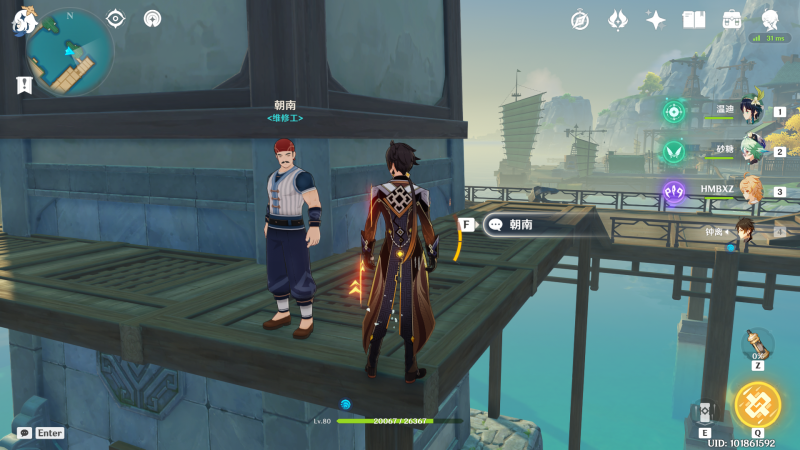Viewport: 800px width, 450px height.
Task: Open the quest log exclamation banner icon
Action: tap(23, 86)
